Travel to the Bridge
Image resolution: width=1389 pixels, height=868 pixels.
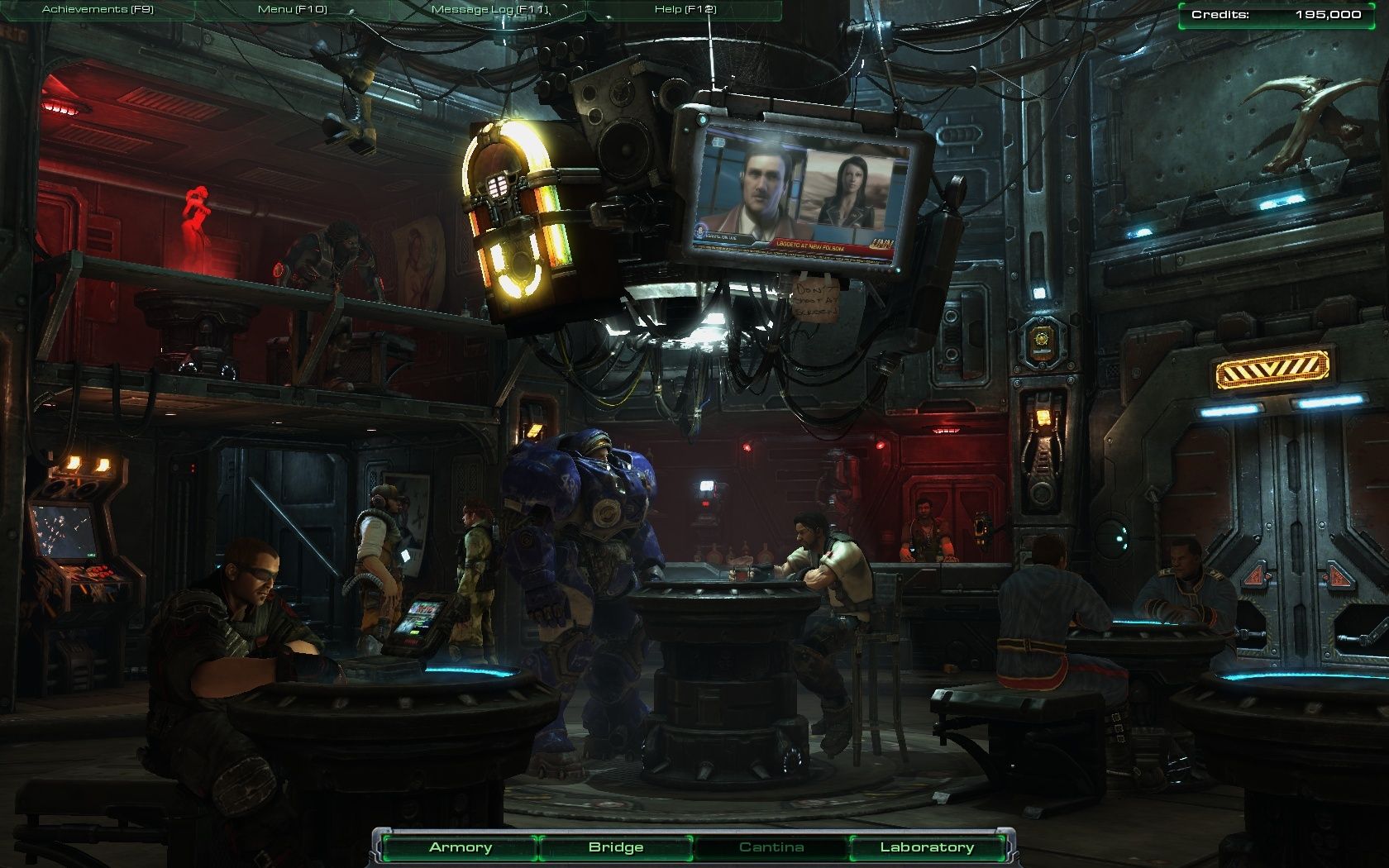(616, 847)
